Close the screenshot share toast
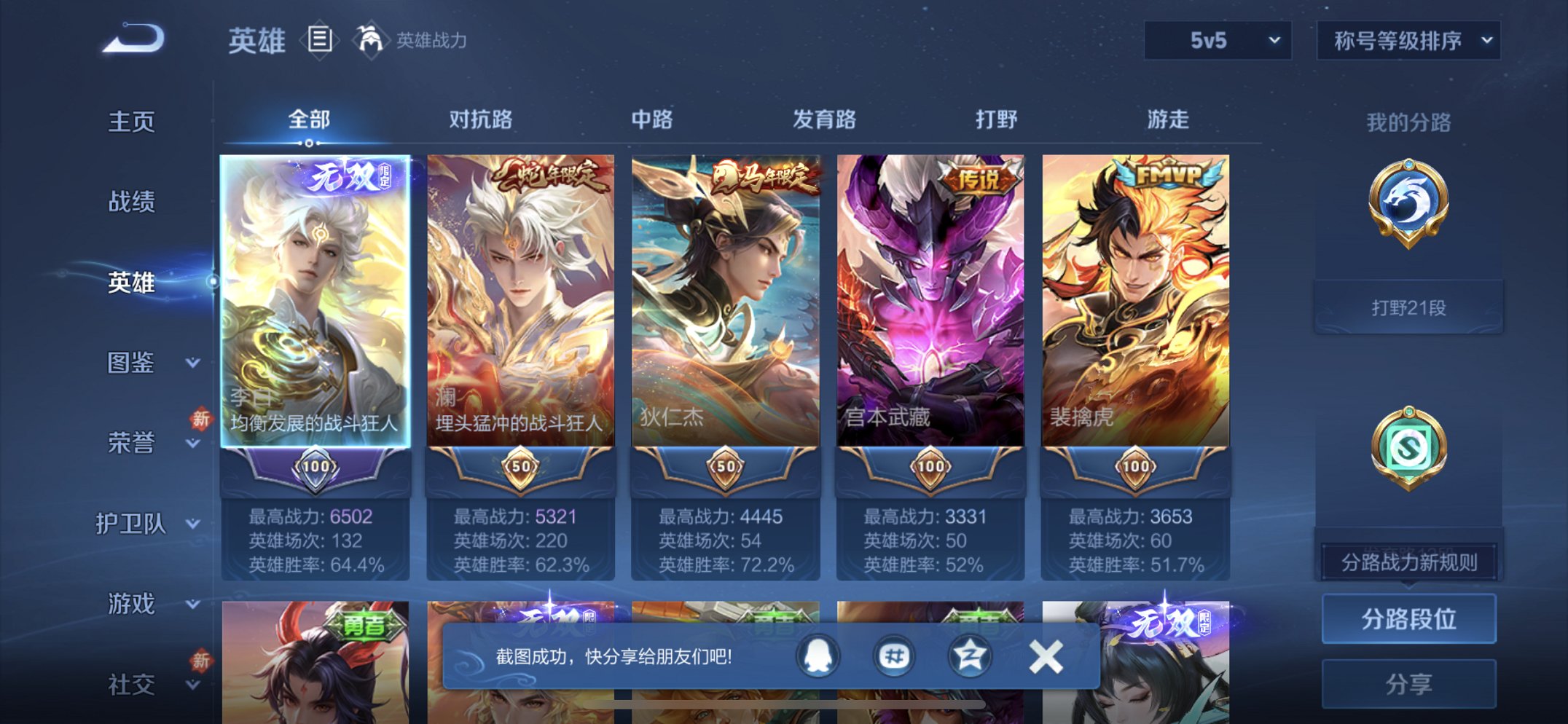 point(1048,656)
